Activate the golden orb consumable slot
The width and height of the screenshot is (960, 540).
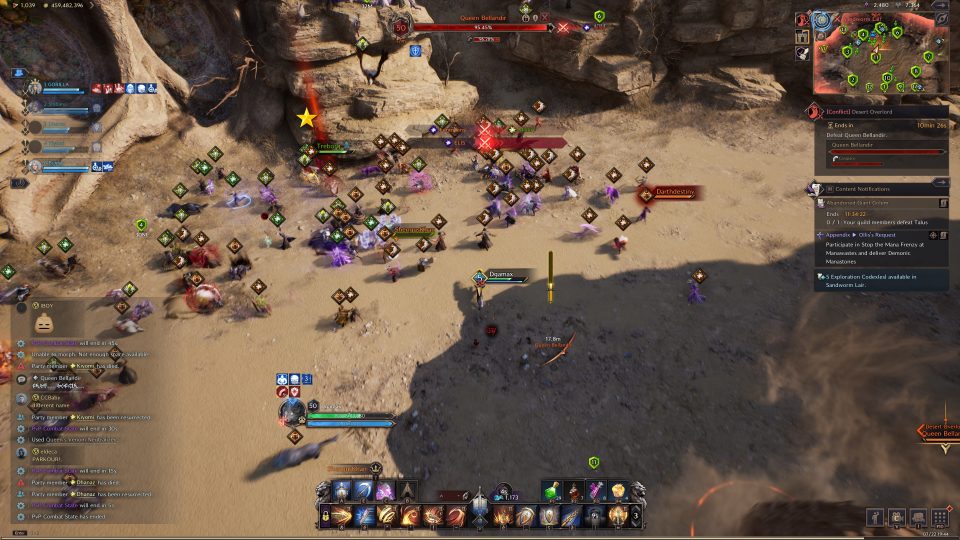(618, 491)
